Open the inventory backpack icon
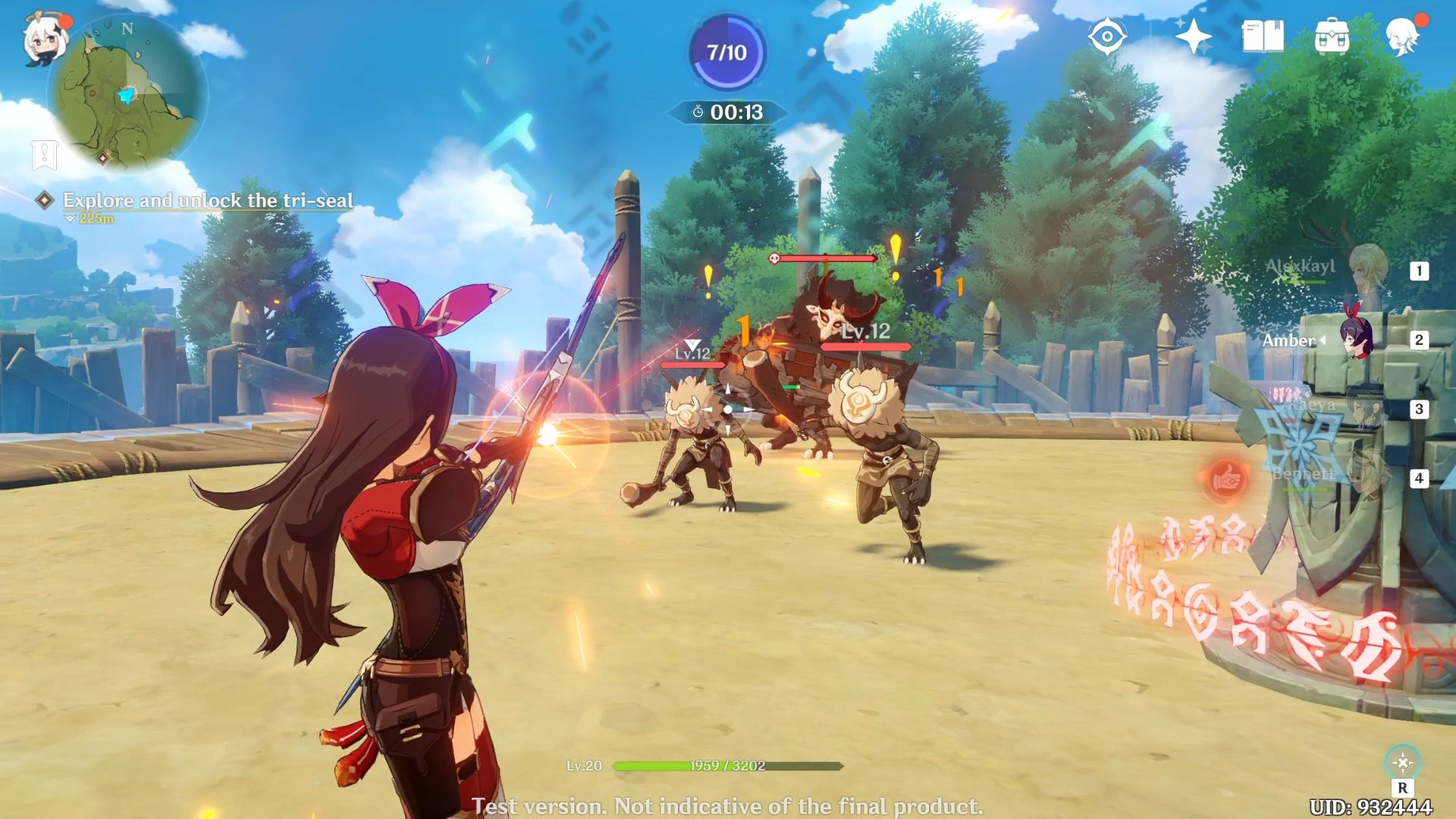 1332,36
